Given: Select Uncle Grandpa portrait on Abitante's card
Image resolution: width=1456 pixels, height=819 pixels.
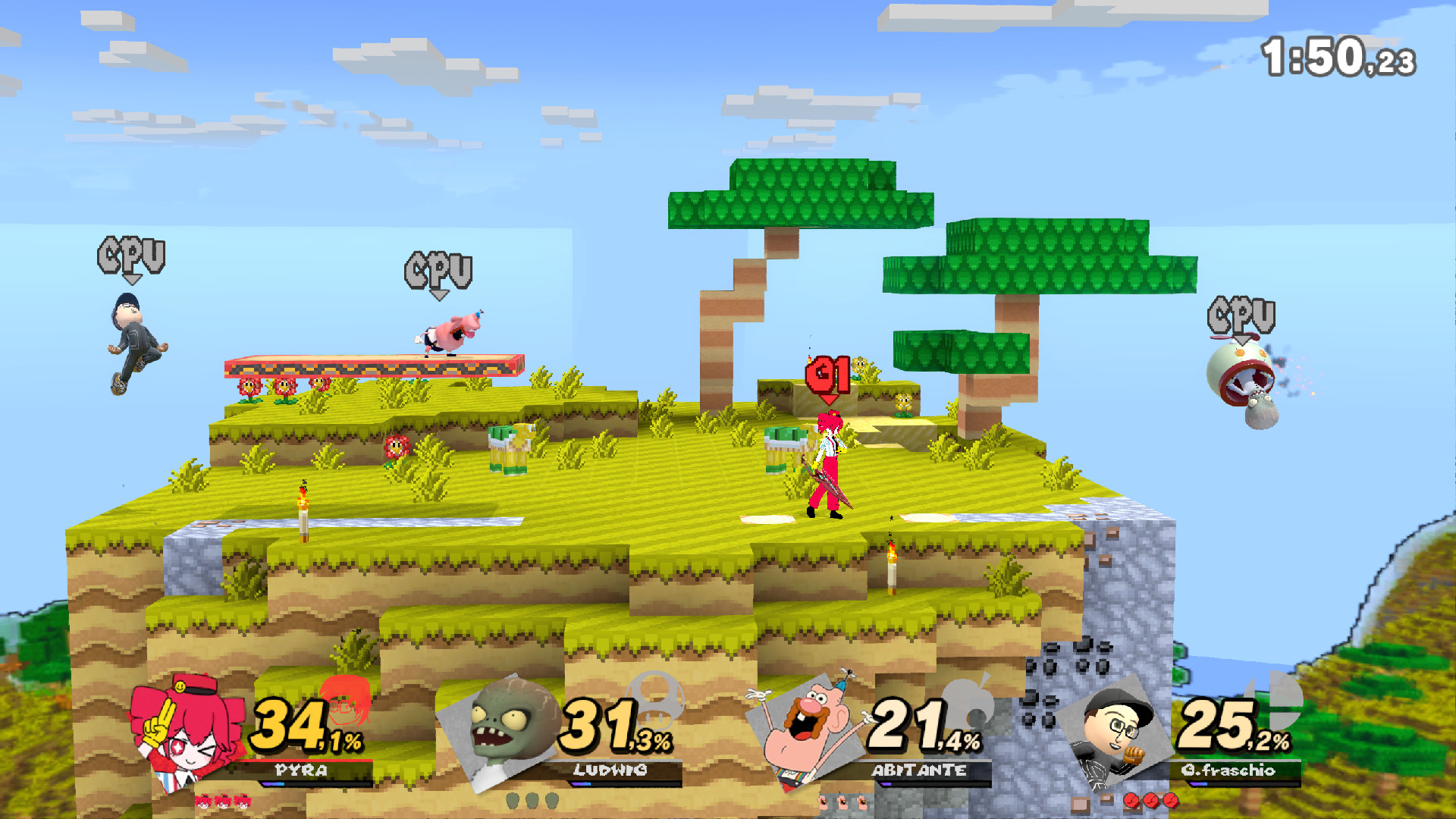Looking at the screenshot, I should (808, 720).
